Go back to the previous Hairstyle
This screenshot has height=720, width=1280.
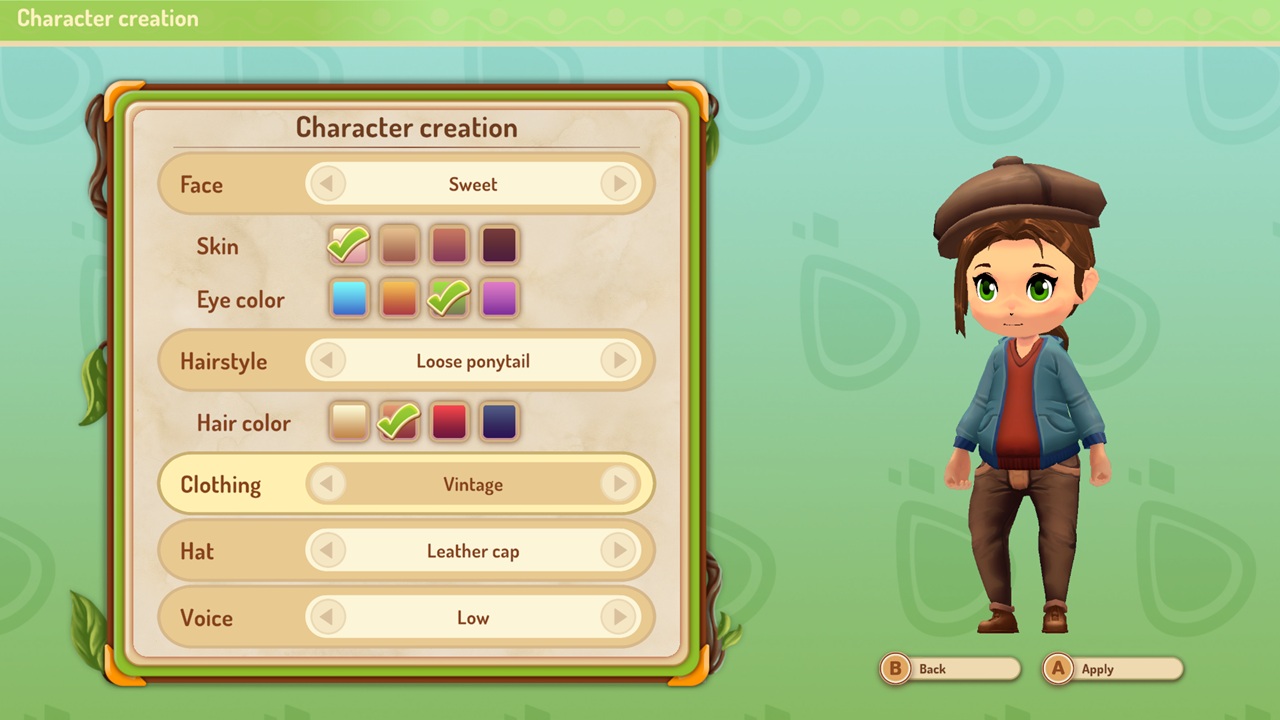(328, 361)
